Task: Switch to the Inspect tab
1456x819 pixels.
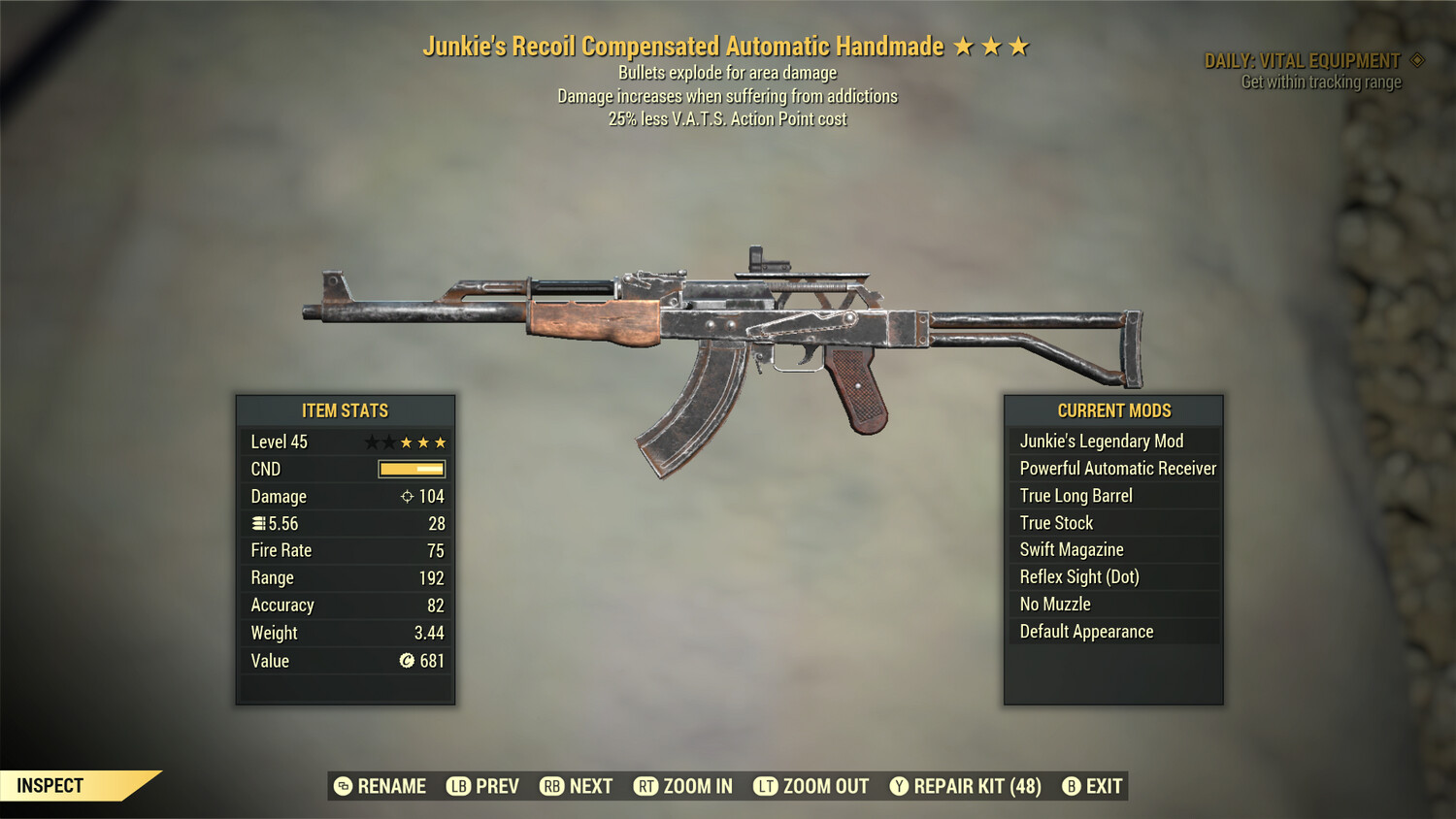Action: [x=49, y=786]
